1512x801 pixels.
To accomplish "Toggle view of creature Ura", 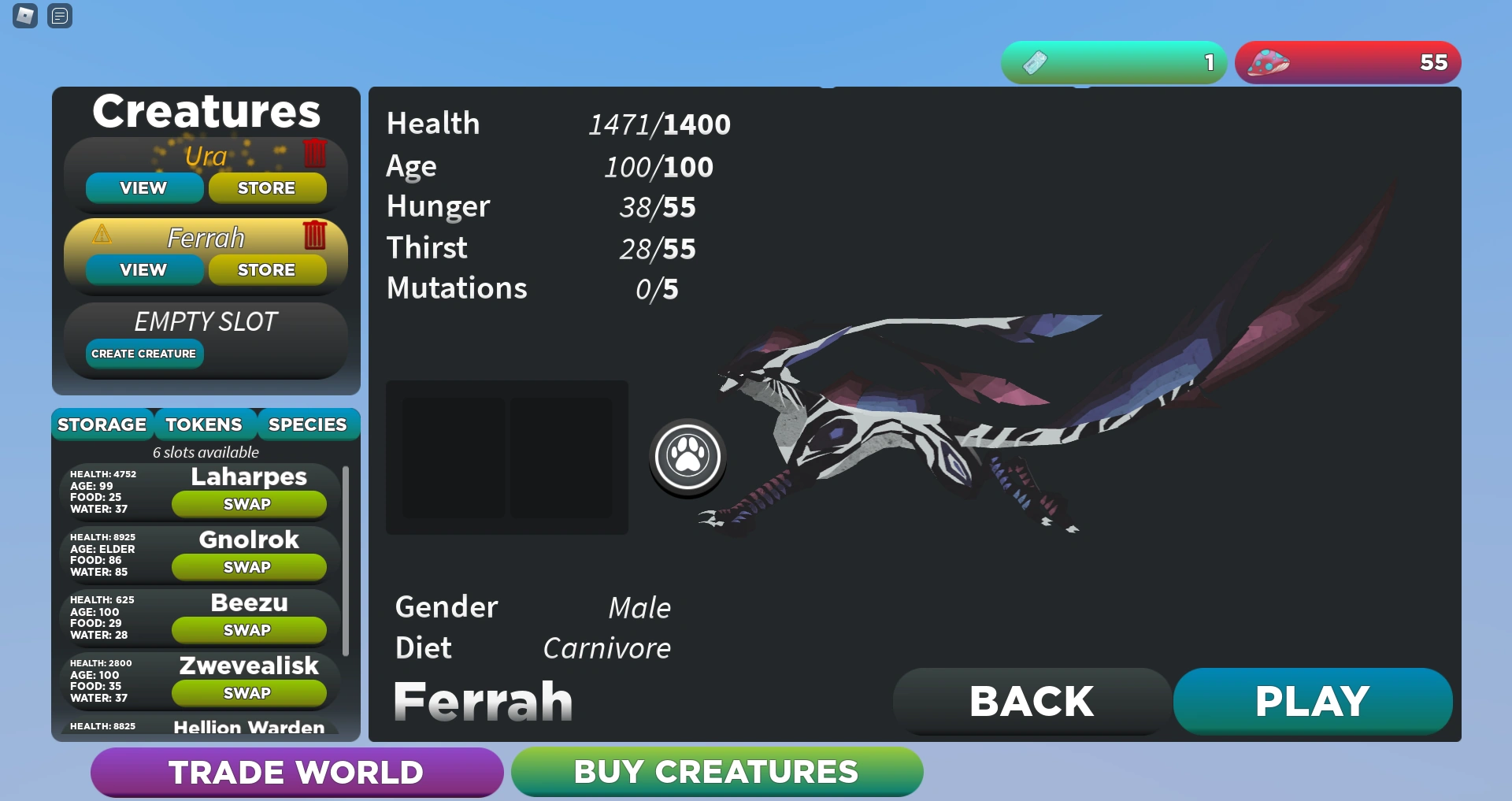I will pos(143,187).
